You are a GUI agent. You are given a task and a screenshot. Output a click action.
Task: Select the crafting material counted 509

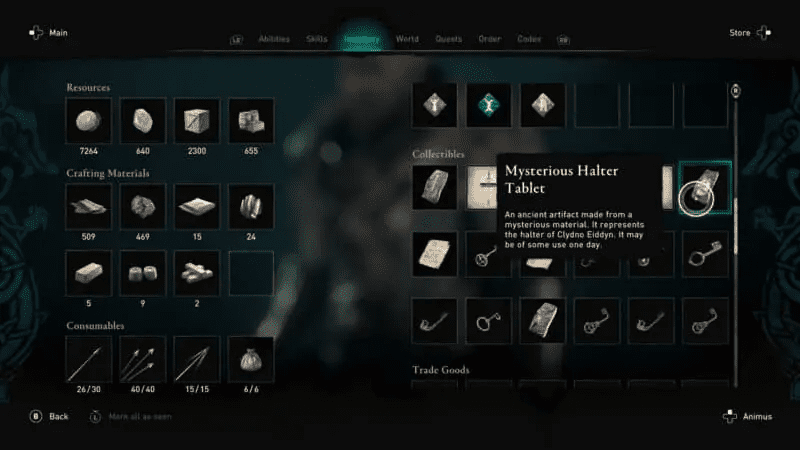pos(88,205)
